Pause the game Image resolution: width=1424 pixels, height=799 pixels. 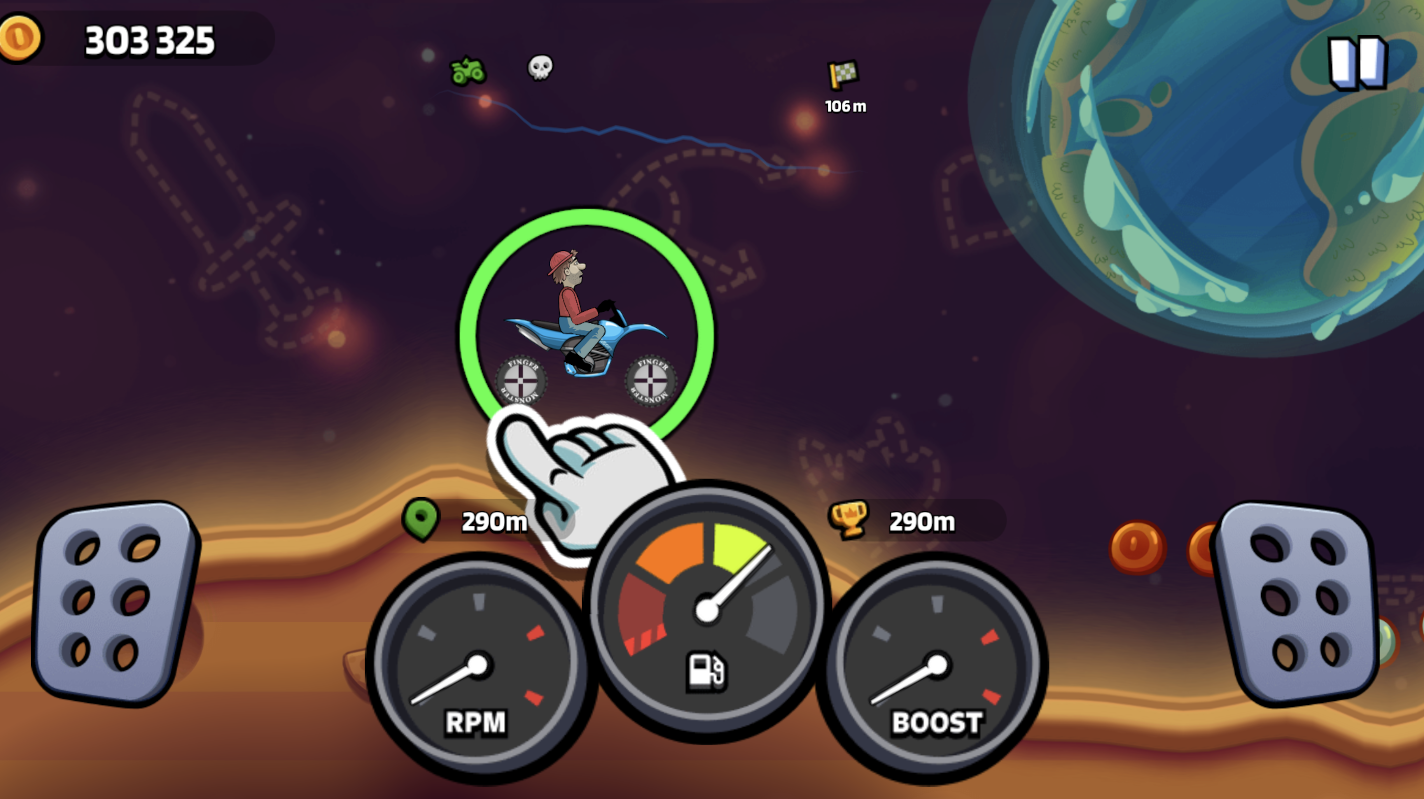point(1355,60)
